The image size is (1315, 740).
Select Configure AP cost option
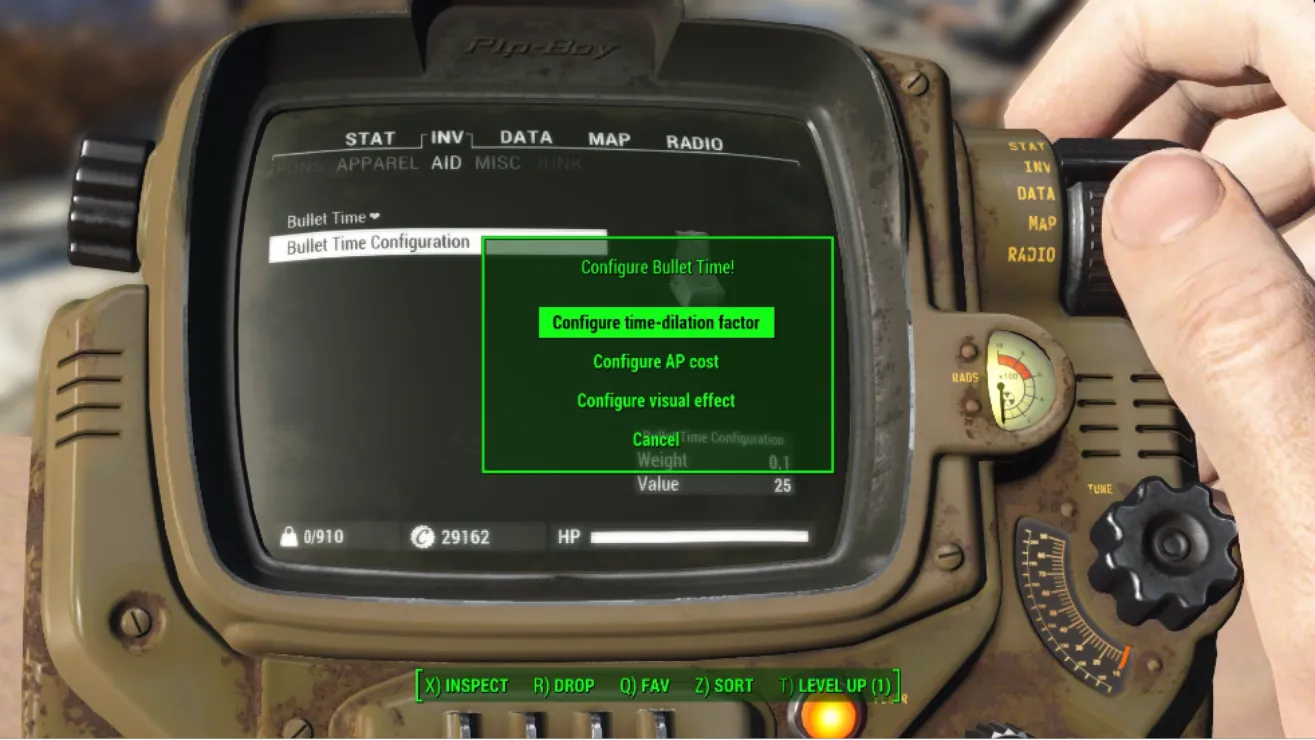pyautogui.click(x=656, y=362)
